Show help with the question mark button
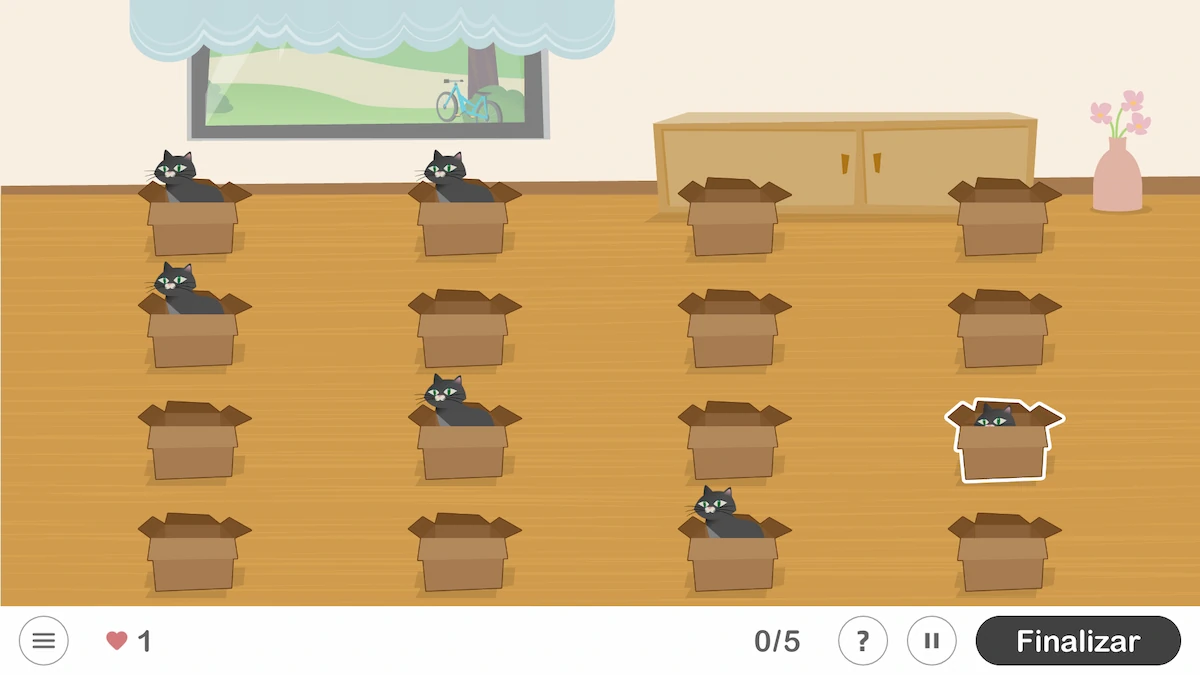This screenshot has height=675, width=1200. click(x=863, y=641)
